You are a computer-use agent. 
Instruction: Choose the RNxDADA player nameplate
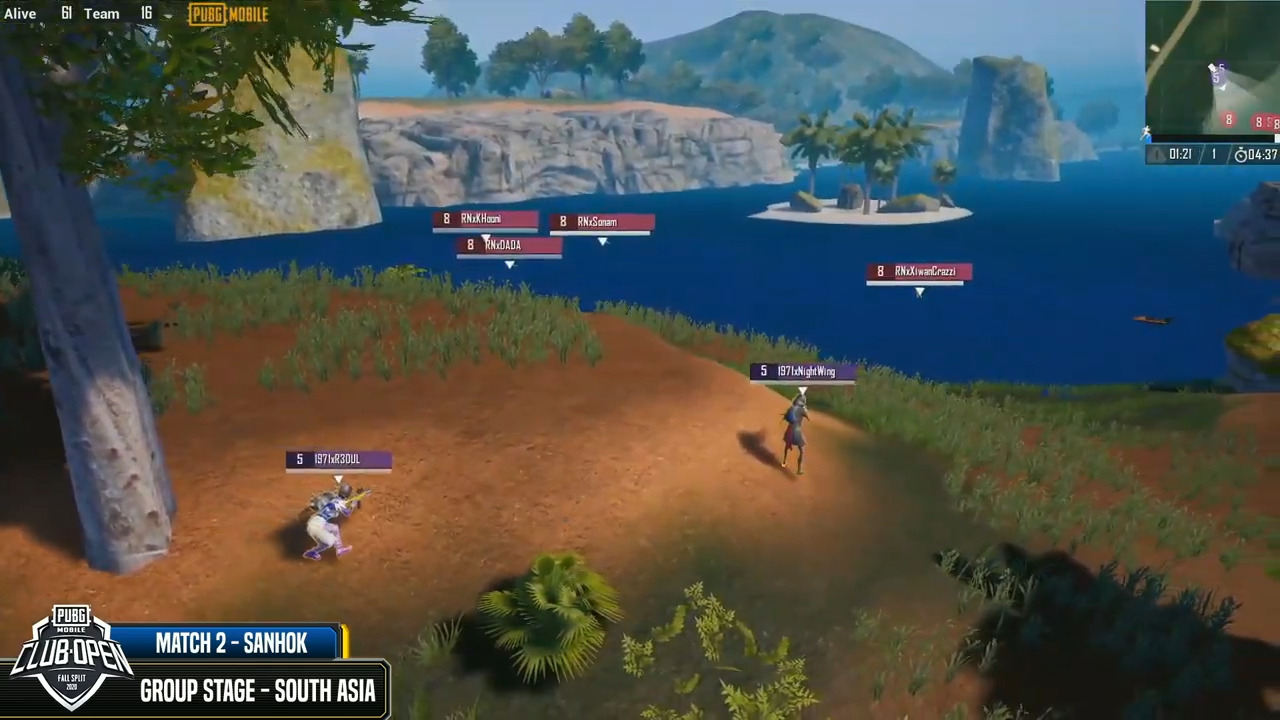coord(508,245)
